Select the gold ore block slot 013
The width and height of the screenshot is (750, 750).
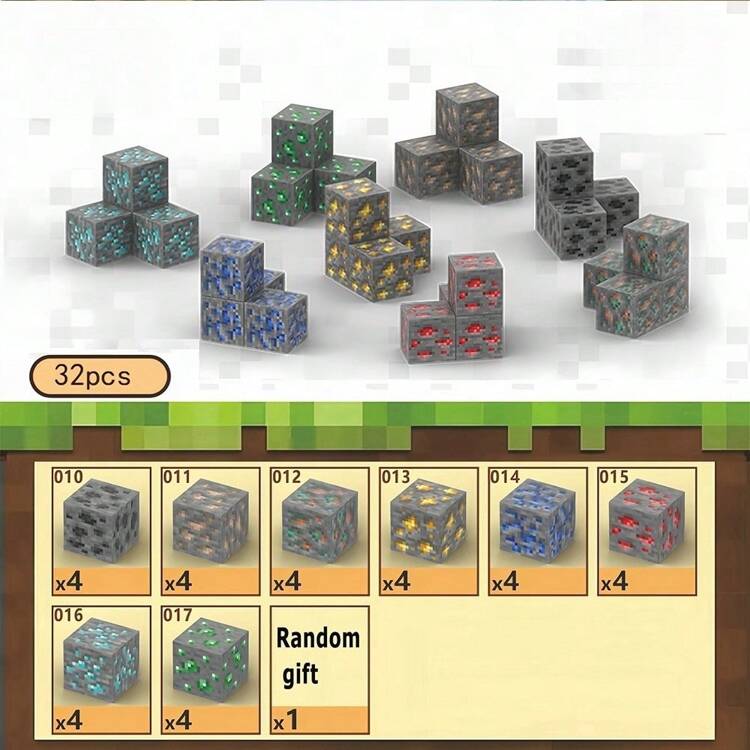[x=429, y=530]
